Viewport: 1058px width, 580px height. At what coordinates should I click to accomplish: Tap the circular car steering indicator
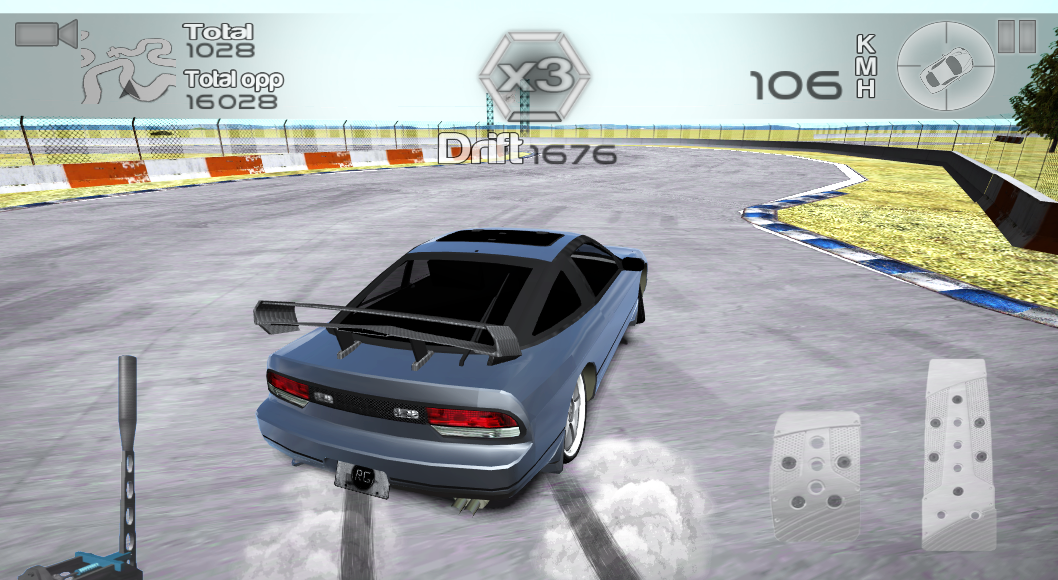pyautogui.click(x=946, y=67)
